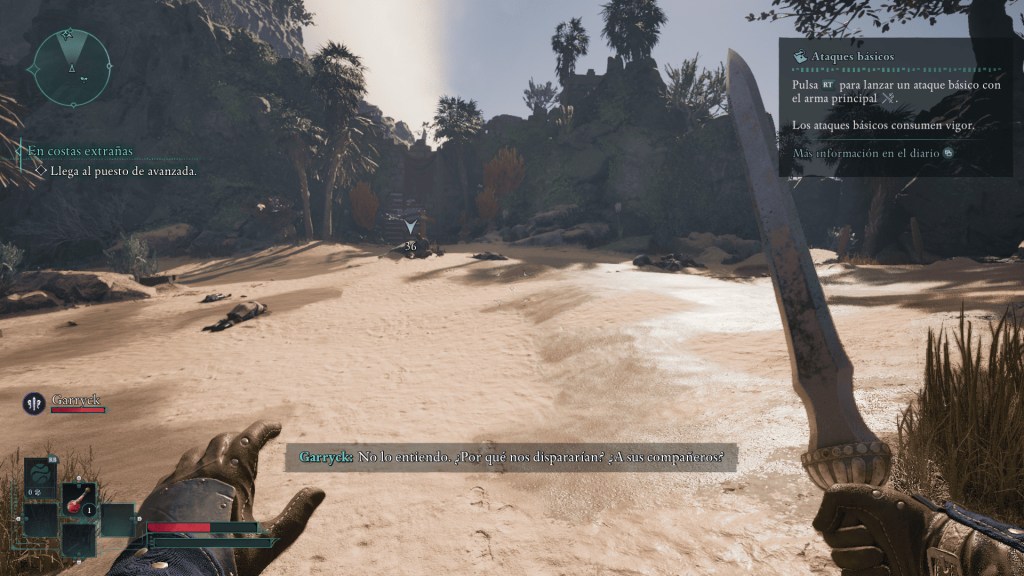Image resolution: width=1024 pixels, height=576 pixels.
Task: Select the En costas extrañas quest tracker
Action: tap(80, 151)
